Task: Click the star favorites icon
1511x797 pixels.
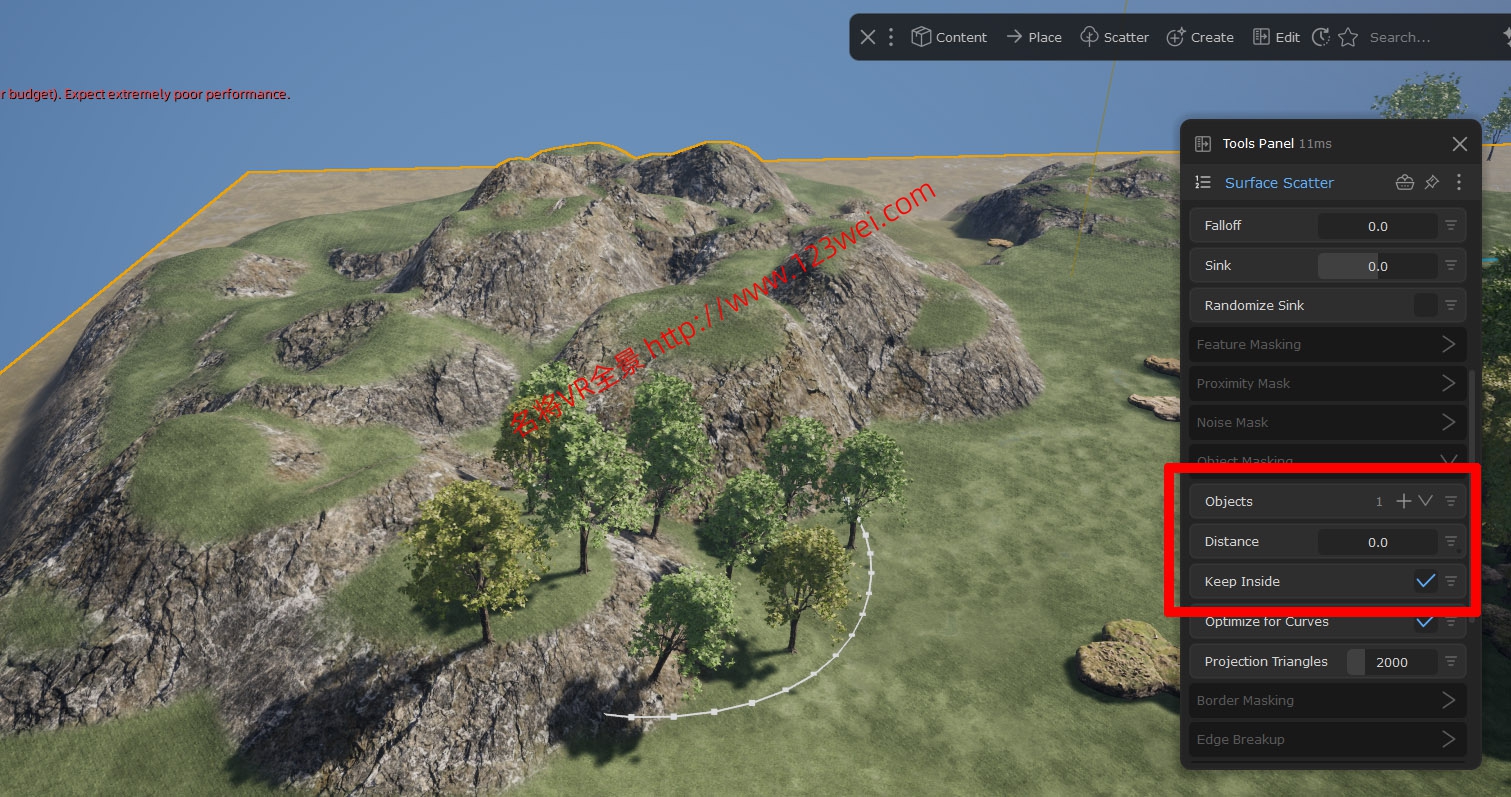Action: 1348,37
